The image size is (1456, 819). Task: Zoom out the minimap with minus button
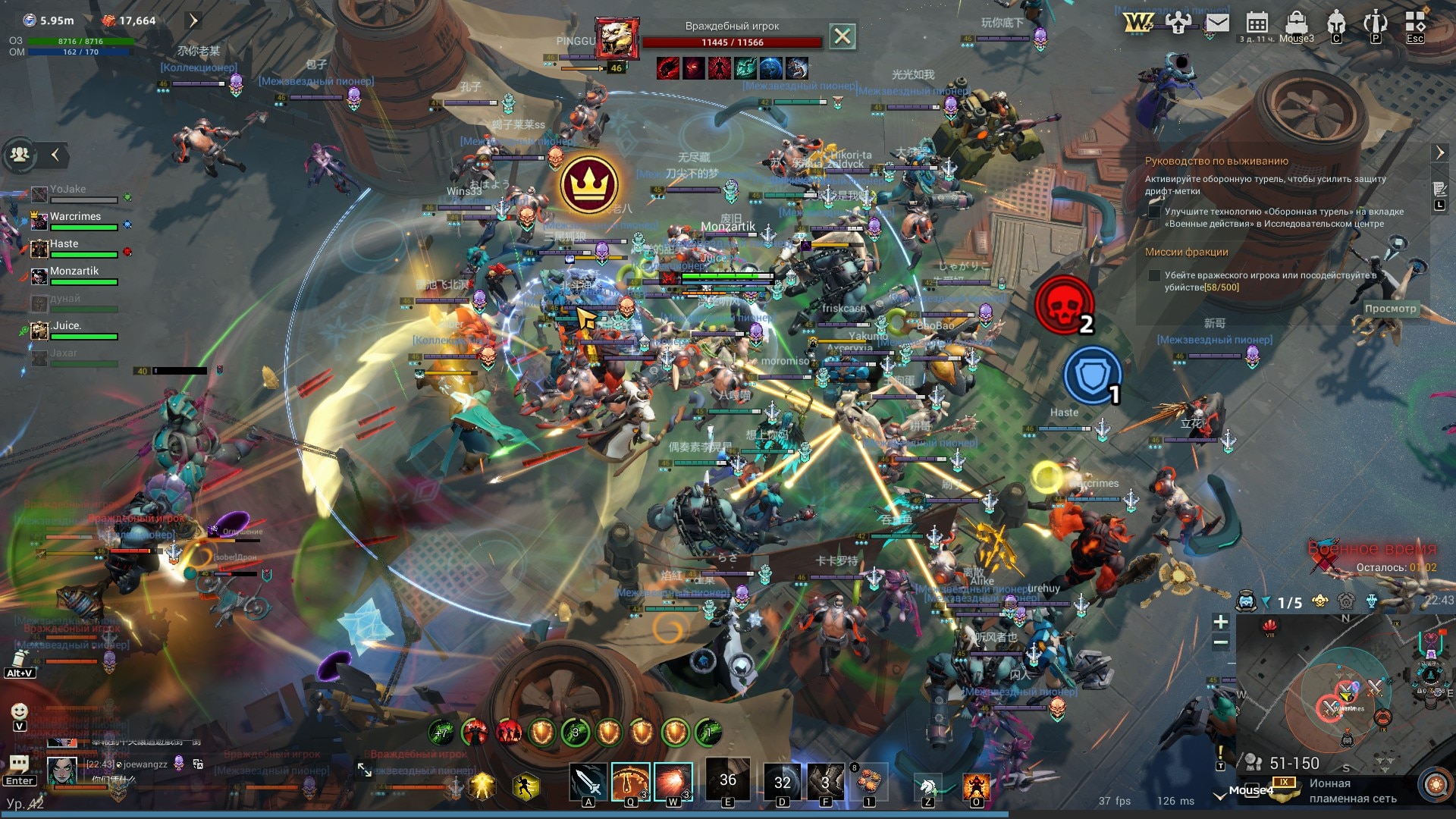[1220, 643]
